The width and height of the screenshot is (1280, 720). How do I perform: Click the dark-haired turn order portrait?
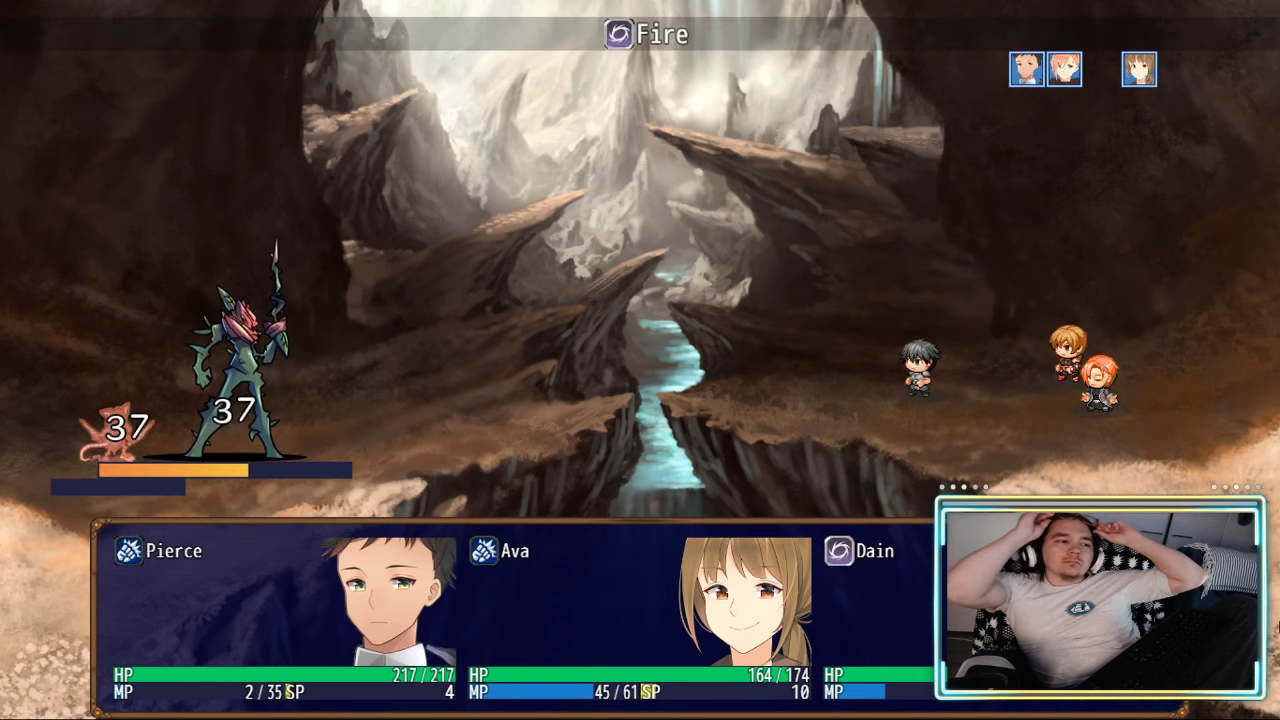coord(1026,69)
